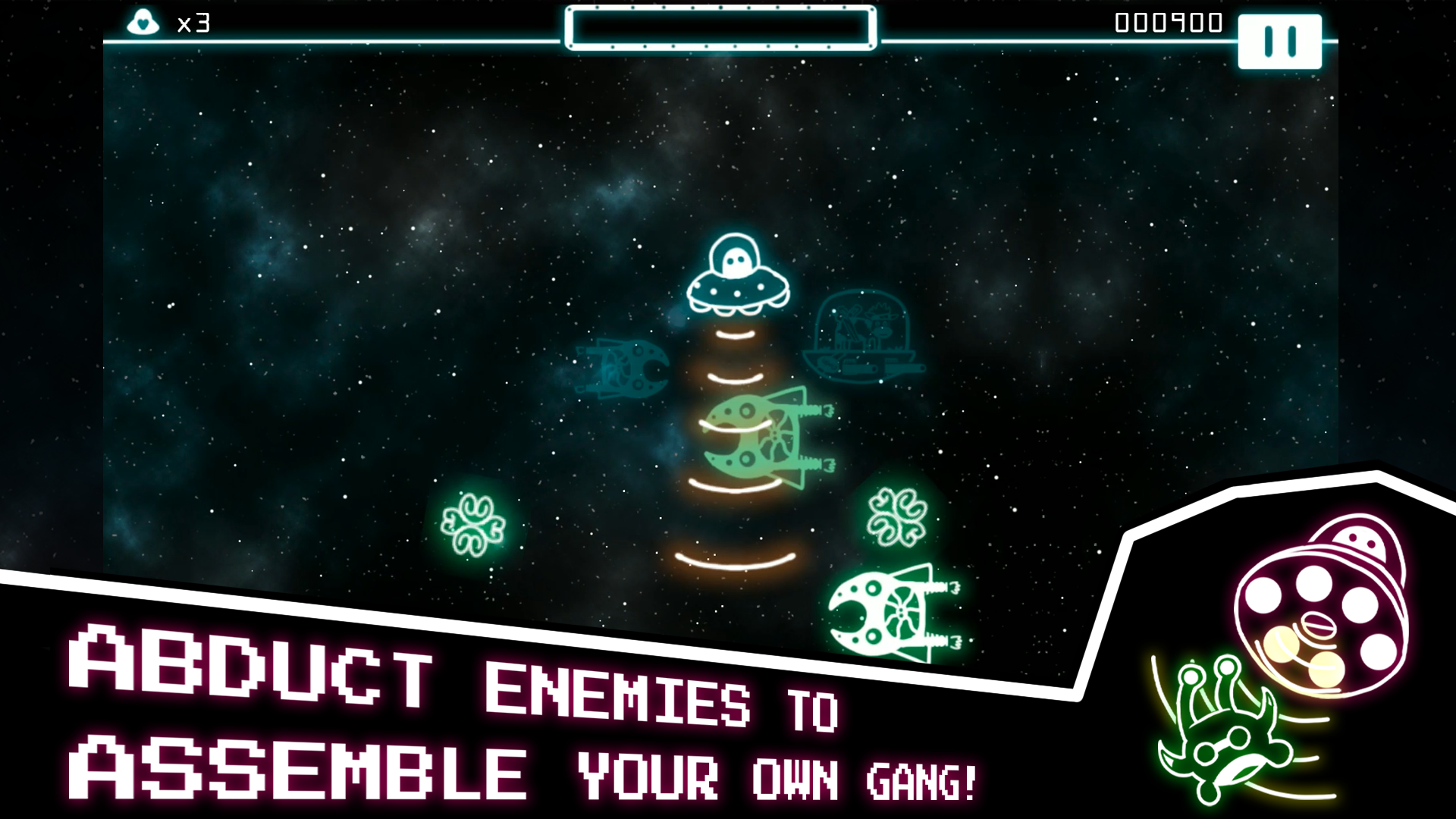The image size is (1456, 819).
Task: Select the white lives alien icon
Action: (144, 21)
